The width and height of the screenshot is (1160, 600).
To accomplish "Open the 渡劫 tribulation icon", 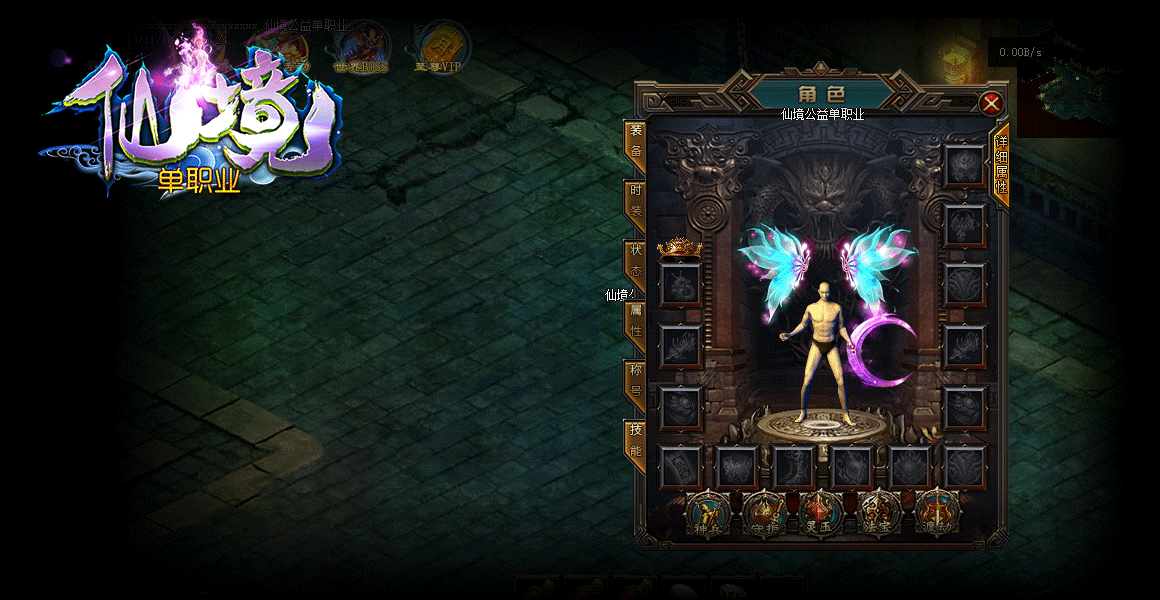I will 937,514.
